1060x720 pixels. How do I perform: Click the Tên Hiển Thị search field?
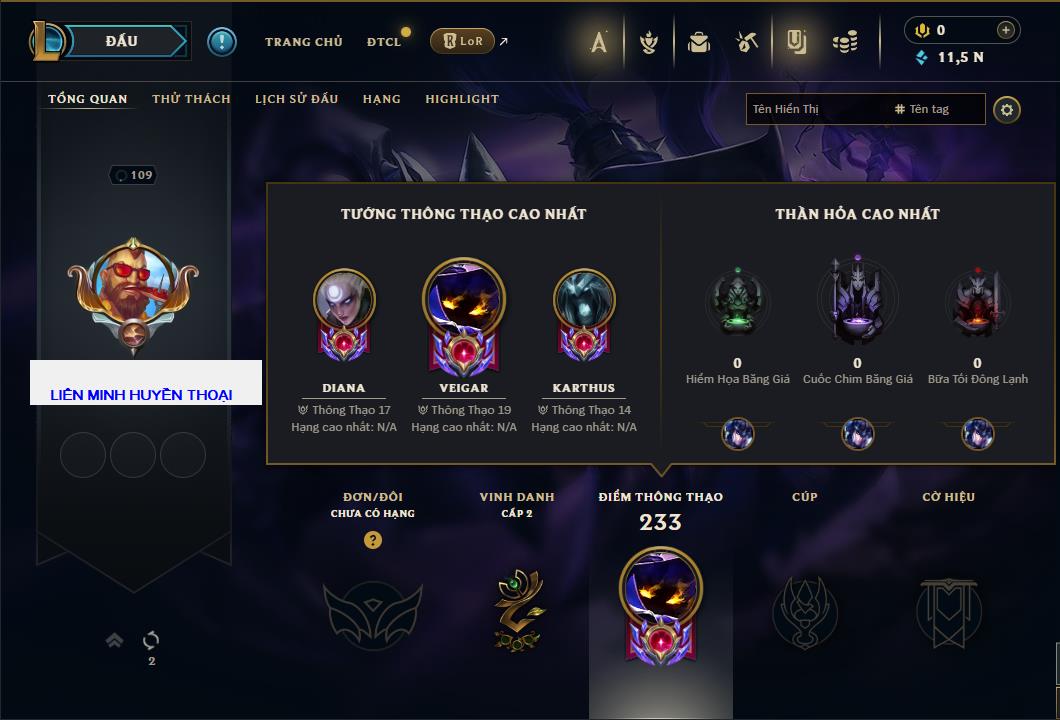815,109
